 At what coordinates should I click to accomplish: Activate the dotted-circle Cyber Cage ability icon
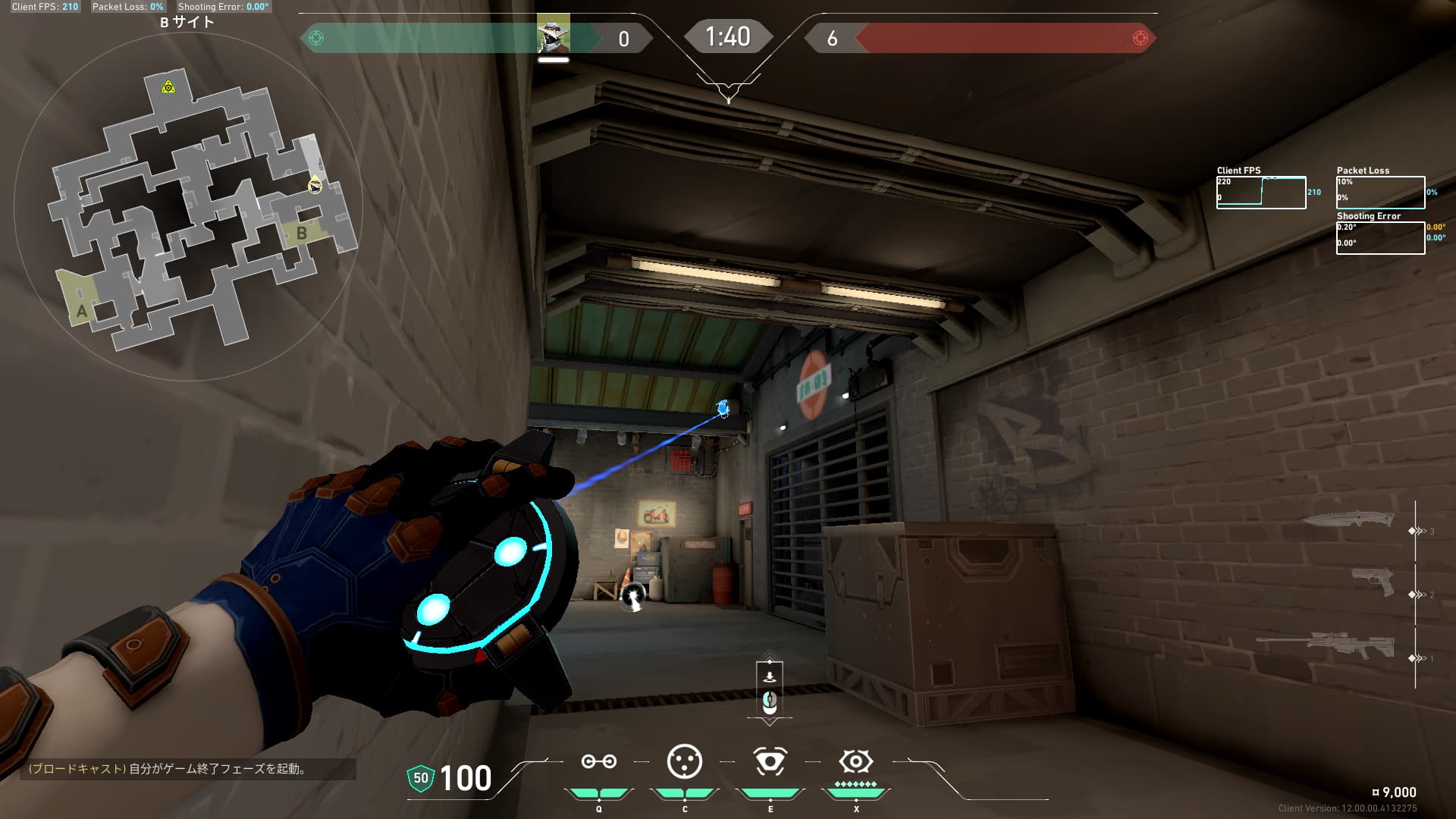684,761
